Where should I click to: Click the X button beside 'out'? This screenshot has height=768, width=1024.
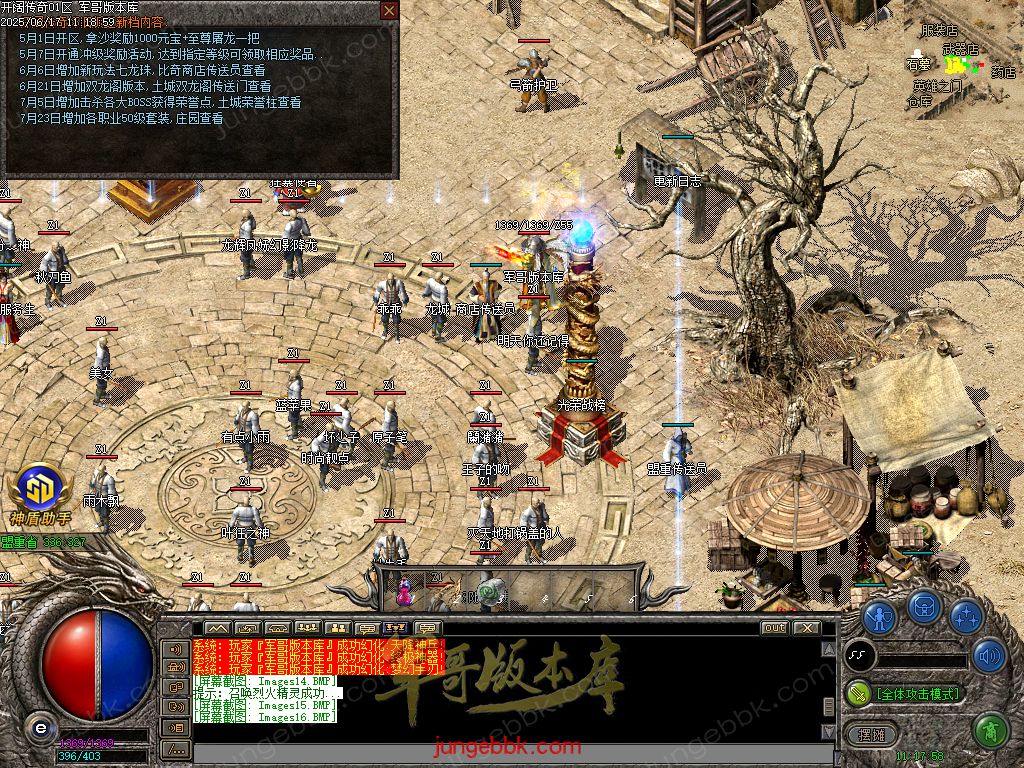click(806, 628)
